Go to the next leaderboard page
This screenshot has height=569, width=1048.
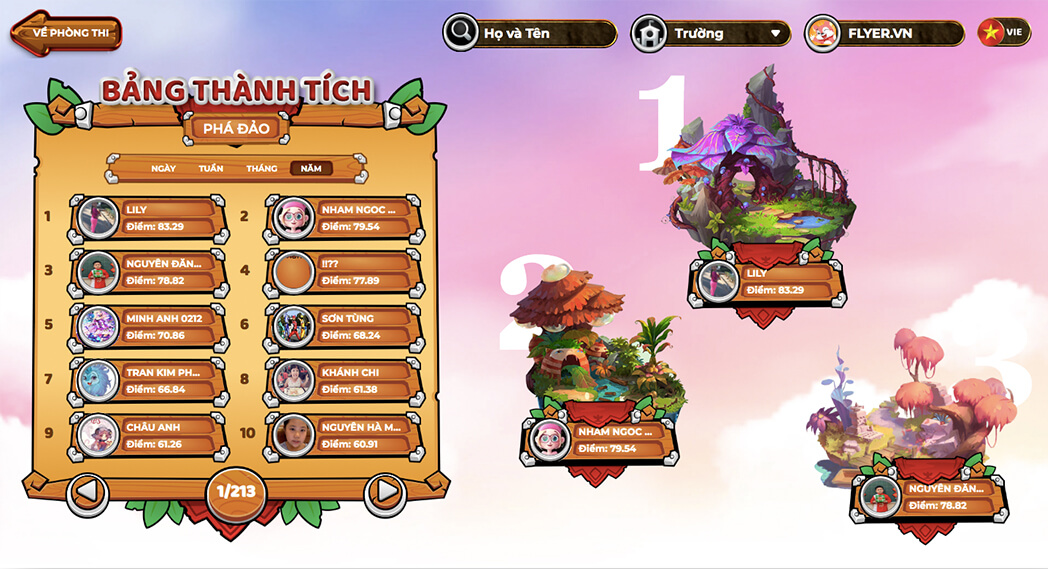tap(384, 492)
